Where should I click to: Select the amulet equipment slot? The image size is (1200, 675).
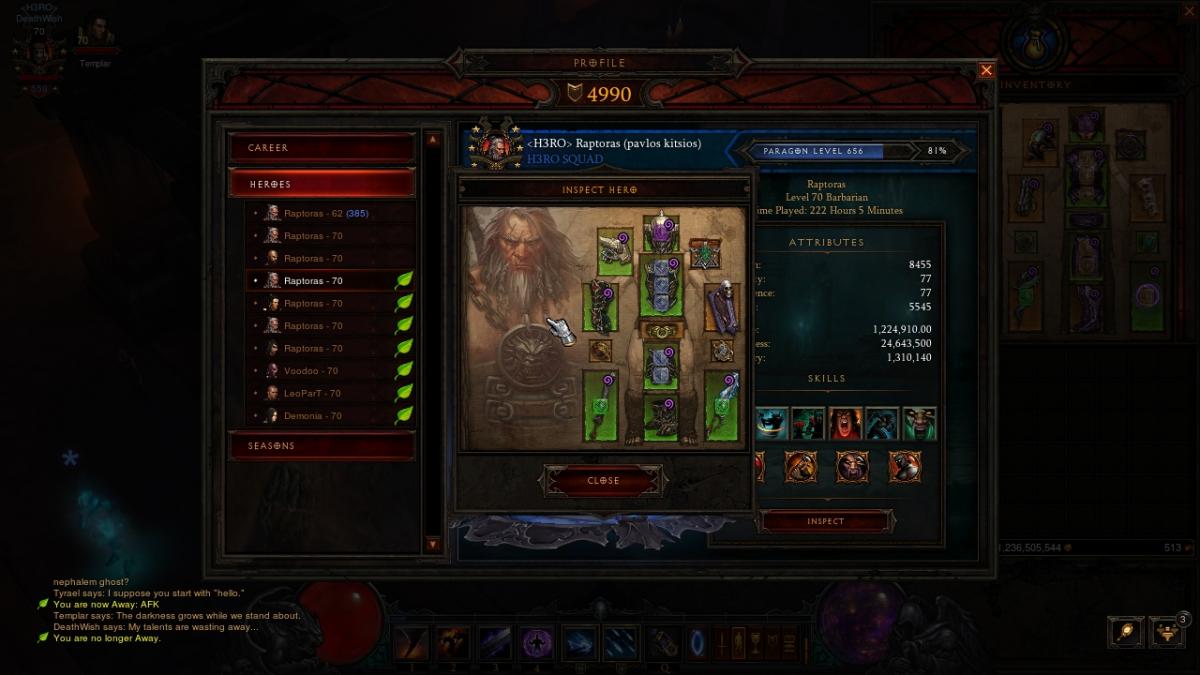pos(705,252)
